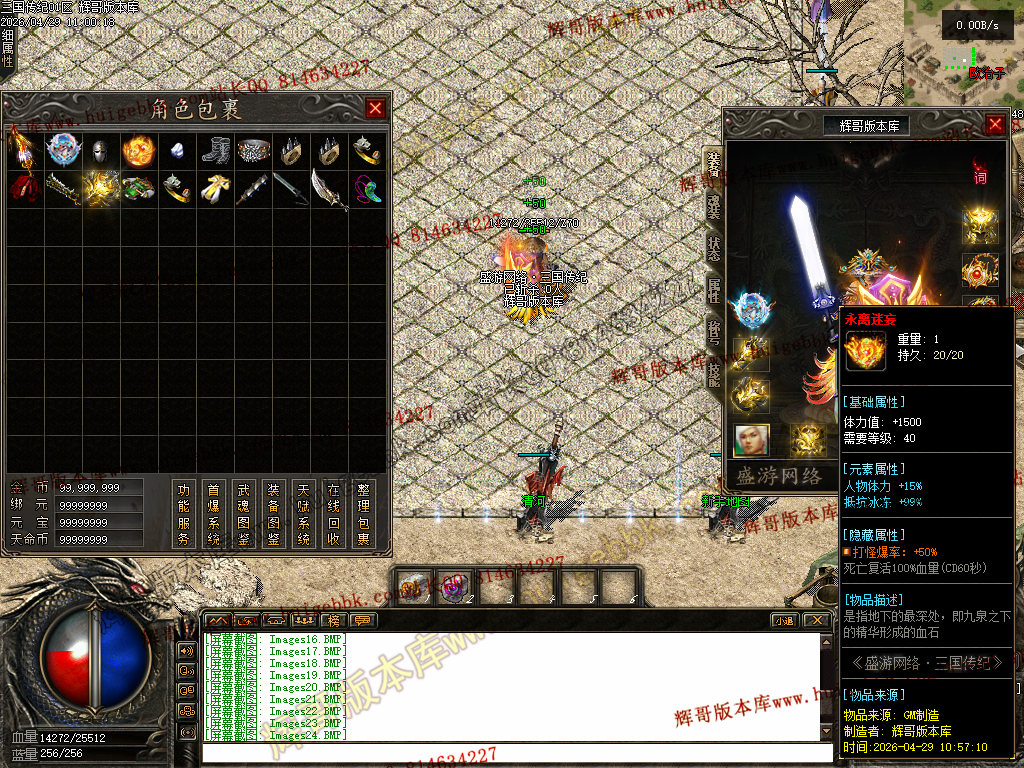The width and height of the screenshot is (1024, 768).
Task: Close the 辉哥版本库 character panel
Action: click(x=995, y=124)
